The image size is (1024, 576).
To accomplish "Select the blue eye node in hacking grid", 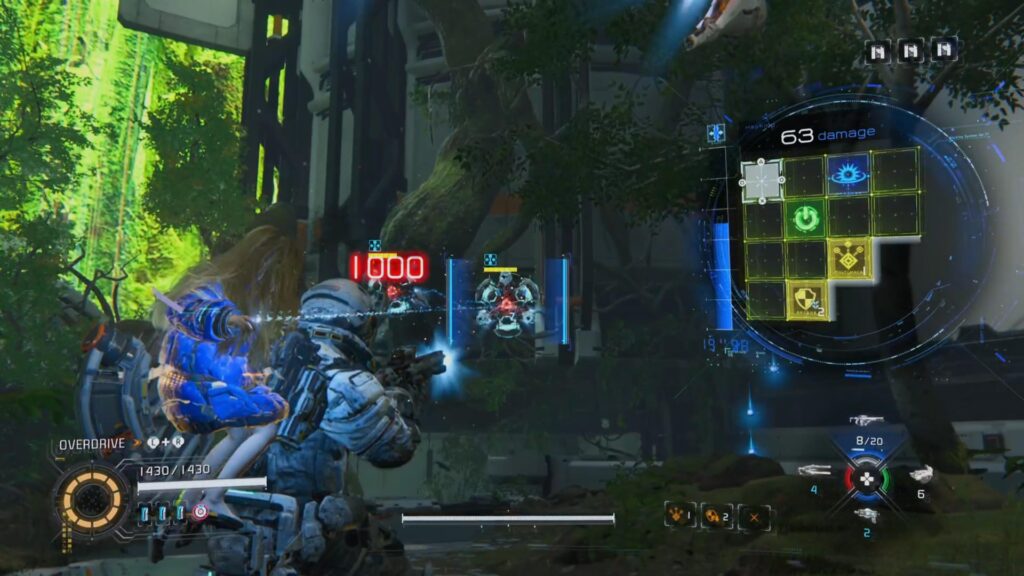I will pos(848,176).
